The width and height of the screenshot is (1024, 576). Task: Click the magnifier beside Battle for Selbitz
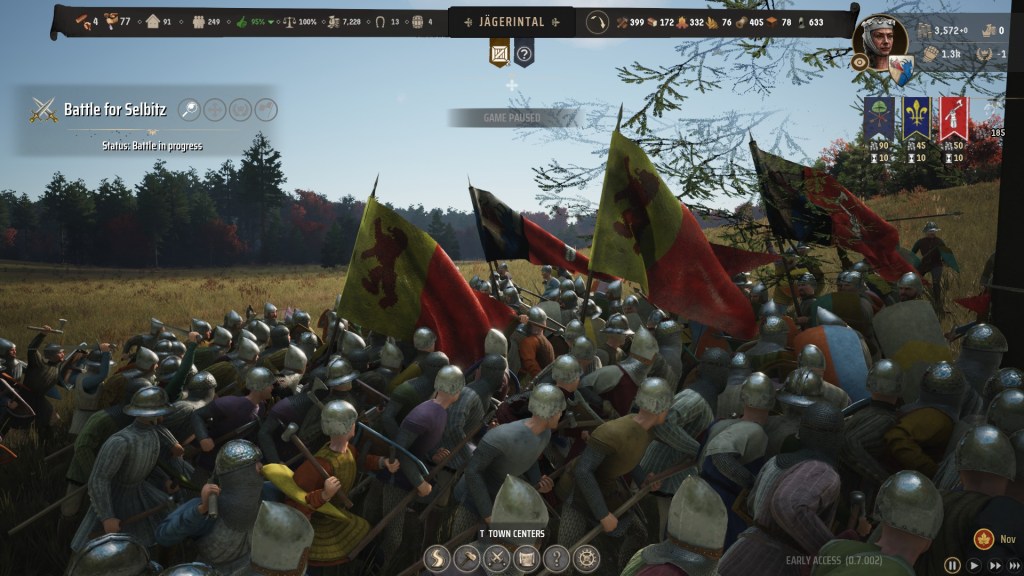(190, 109)
